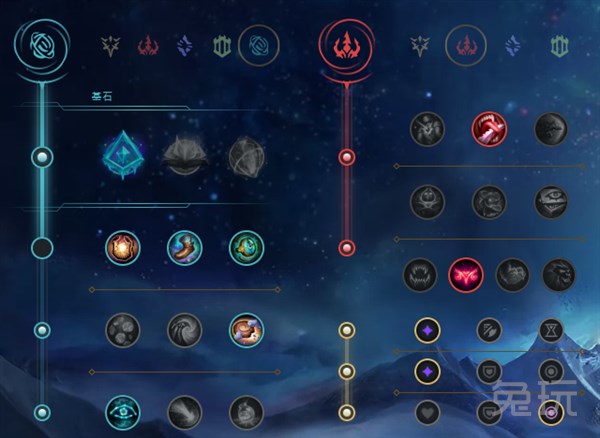This screenshot has height=438, width=600.
Task: Pick the Sudden Impact rune
Action: tap(551, 127)
